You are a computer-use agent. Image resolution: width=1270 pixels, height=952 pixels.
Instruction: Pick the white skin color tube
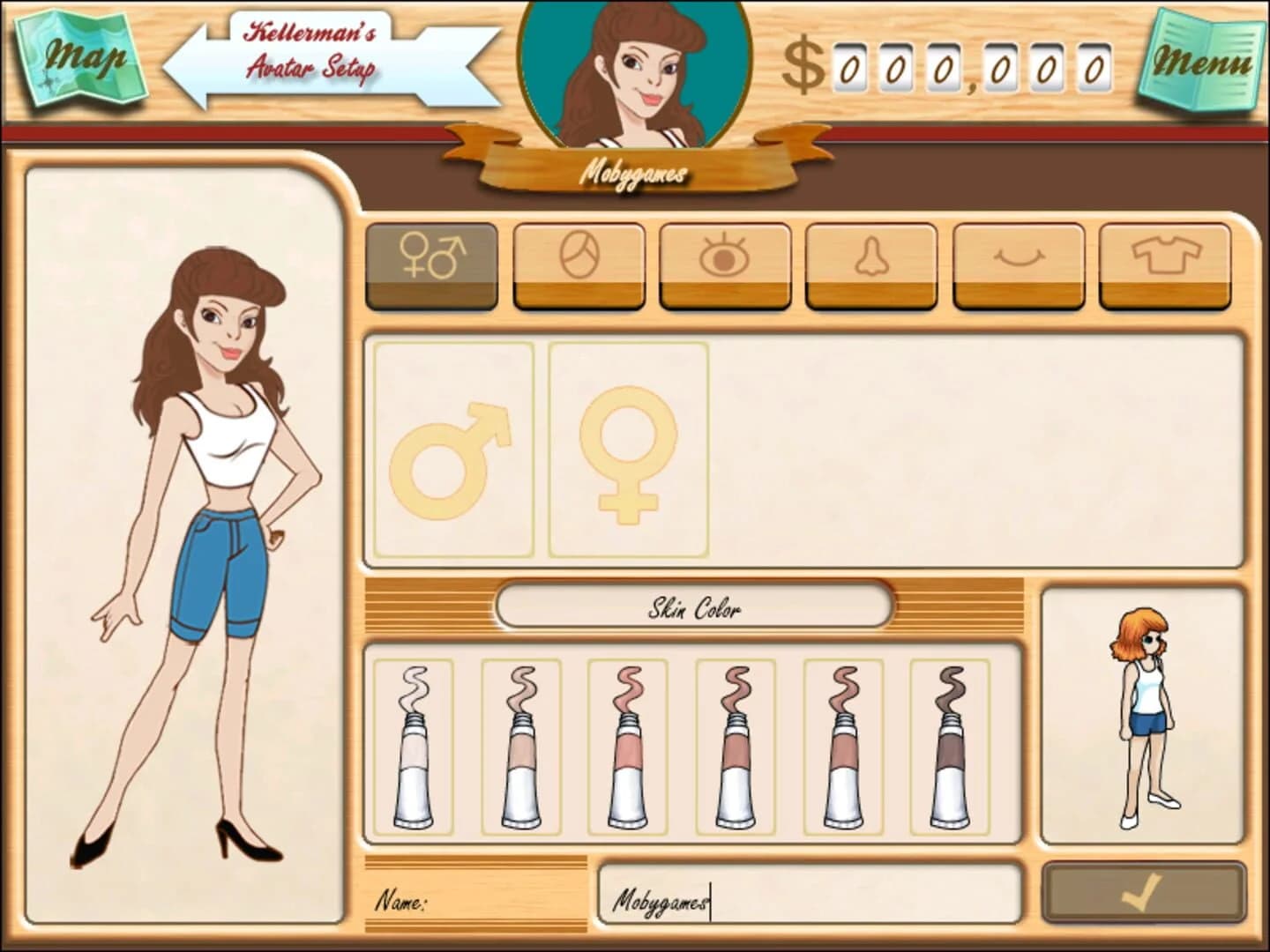(413, 747)
